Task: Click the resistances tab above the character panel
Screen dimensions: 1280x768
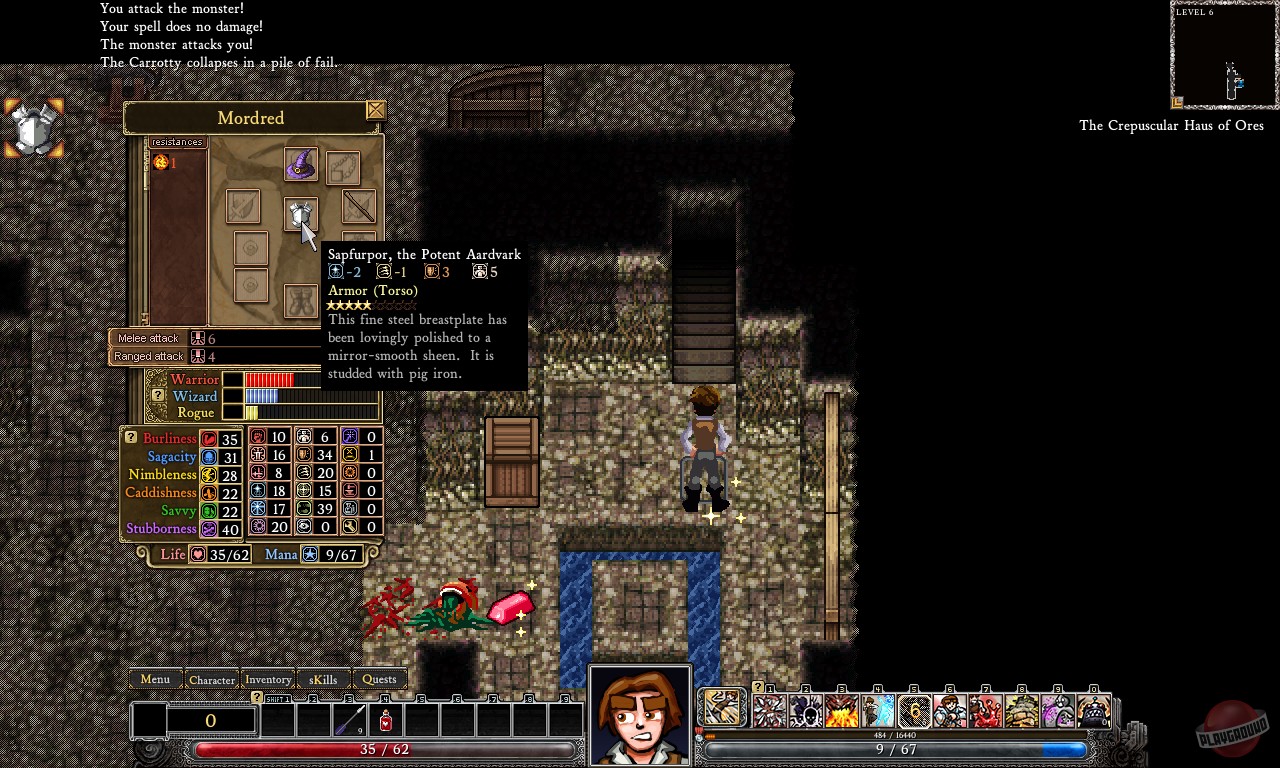Action: 177,141
